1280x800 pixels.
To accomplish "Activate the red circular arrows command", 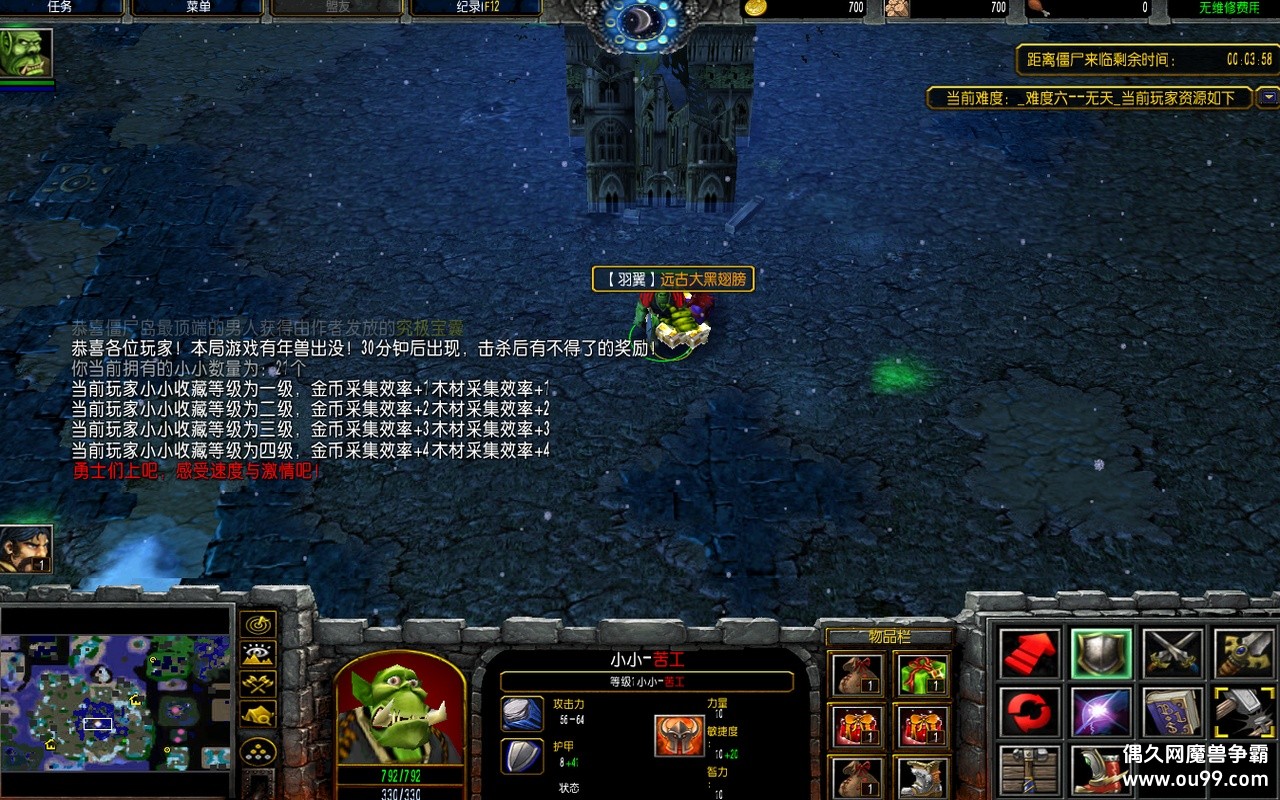I will click(1029, 712).
